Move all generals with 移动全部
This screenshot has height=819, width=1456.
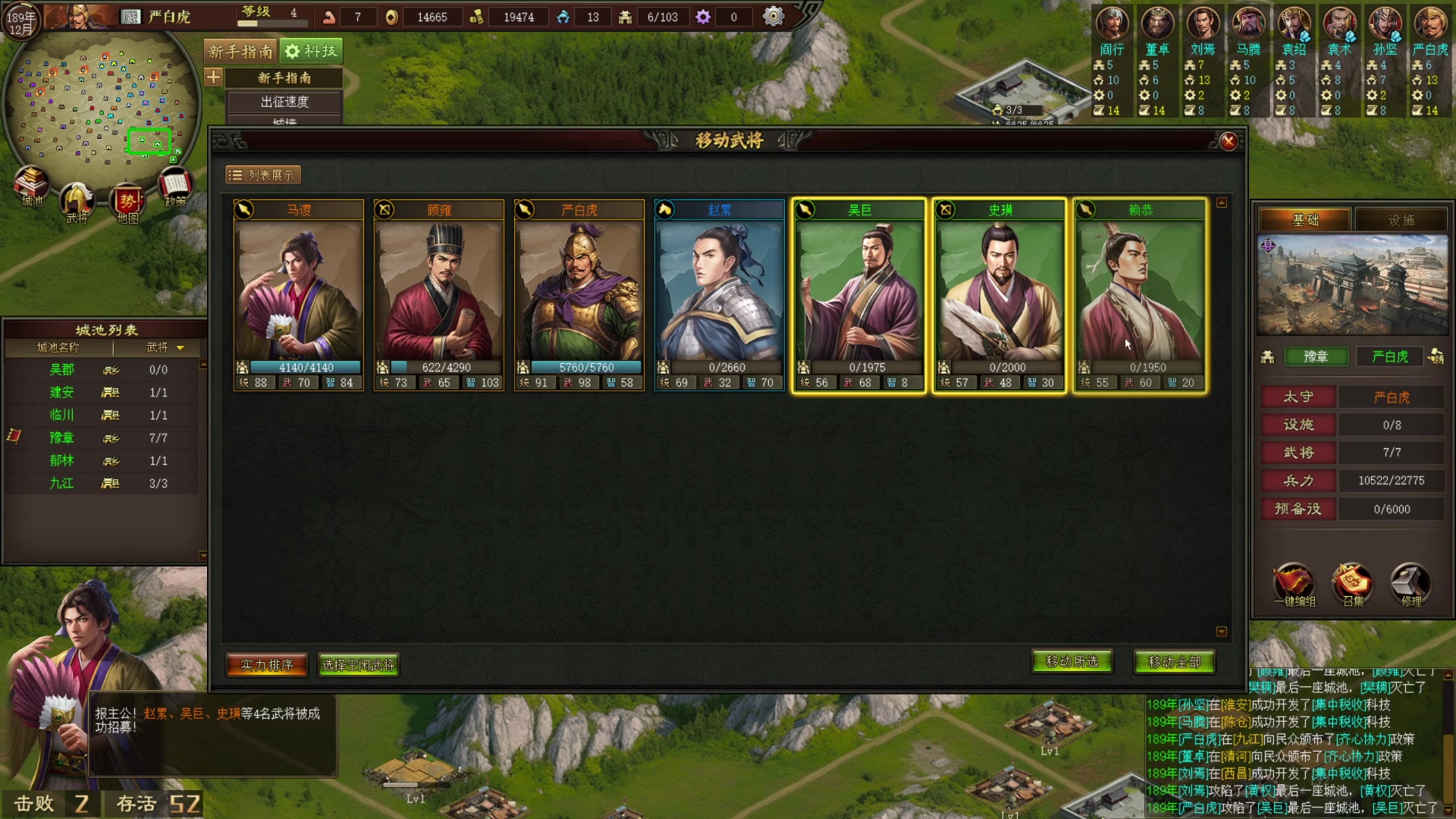(1174, 661)
